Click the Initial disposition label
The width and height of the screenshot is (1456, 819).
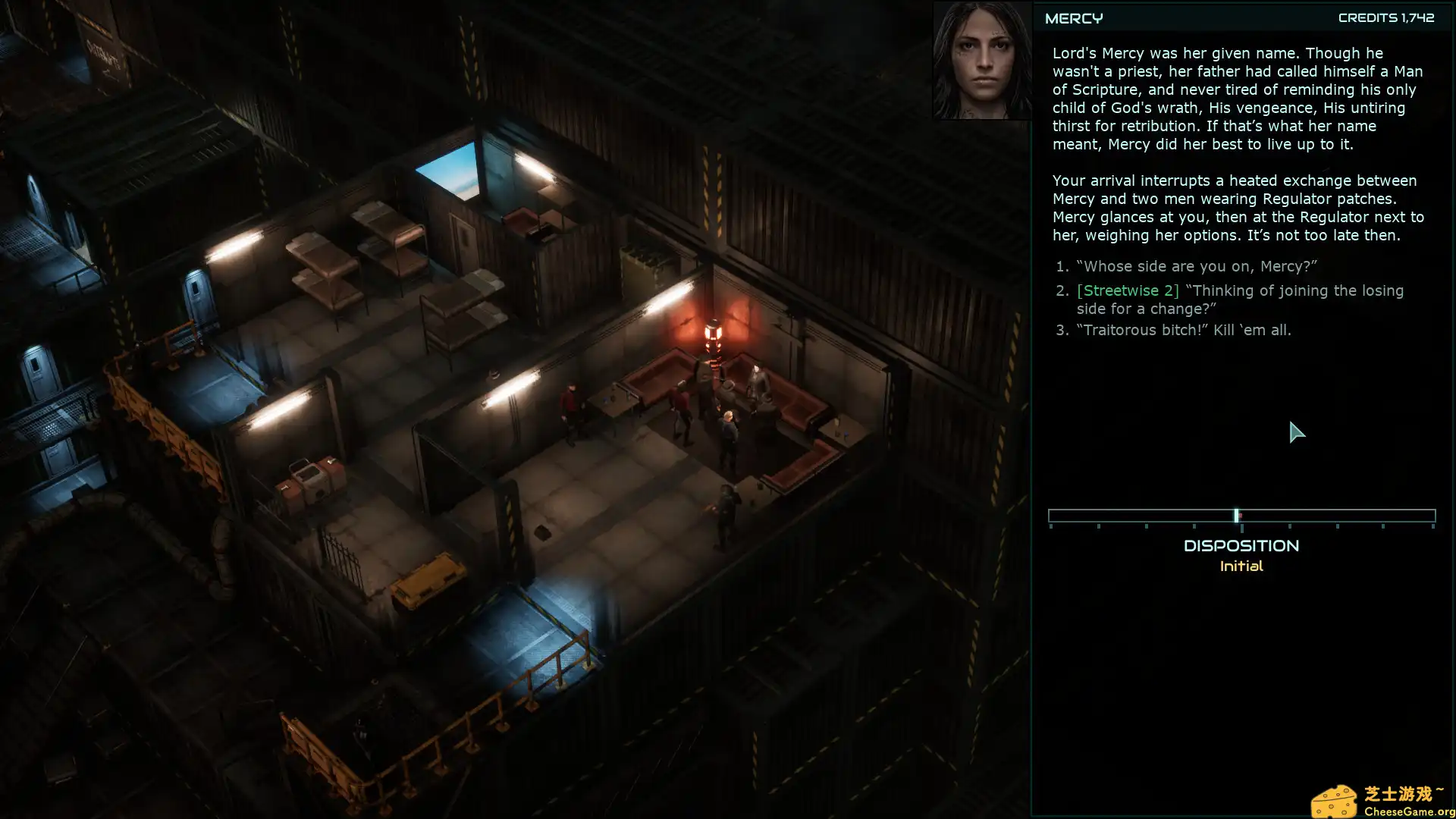1241,566
